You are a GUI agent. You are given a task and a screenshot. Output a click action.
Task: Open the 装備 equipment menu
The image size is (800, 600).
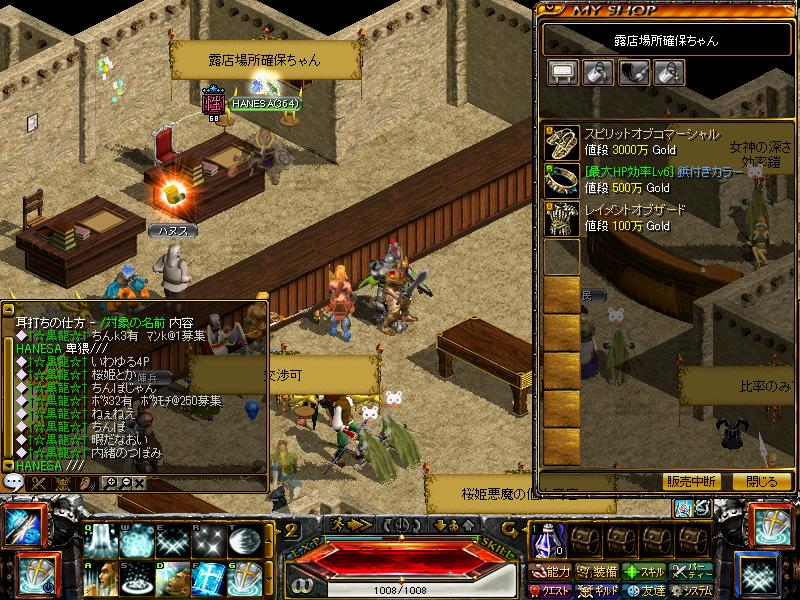pos(598,572)
